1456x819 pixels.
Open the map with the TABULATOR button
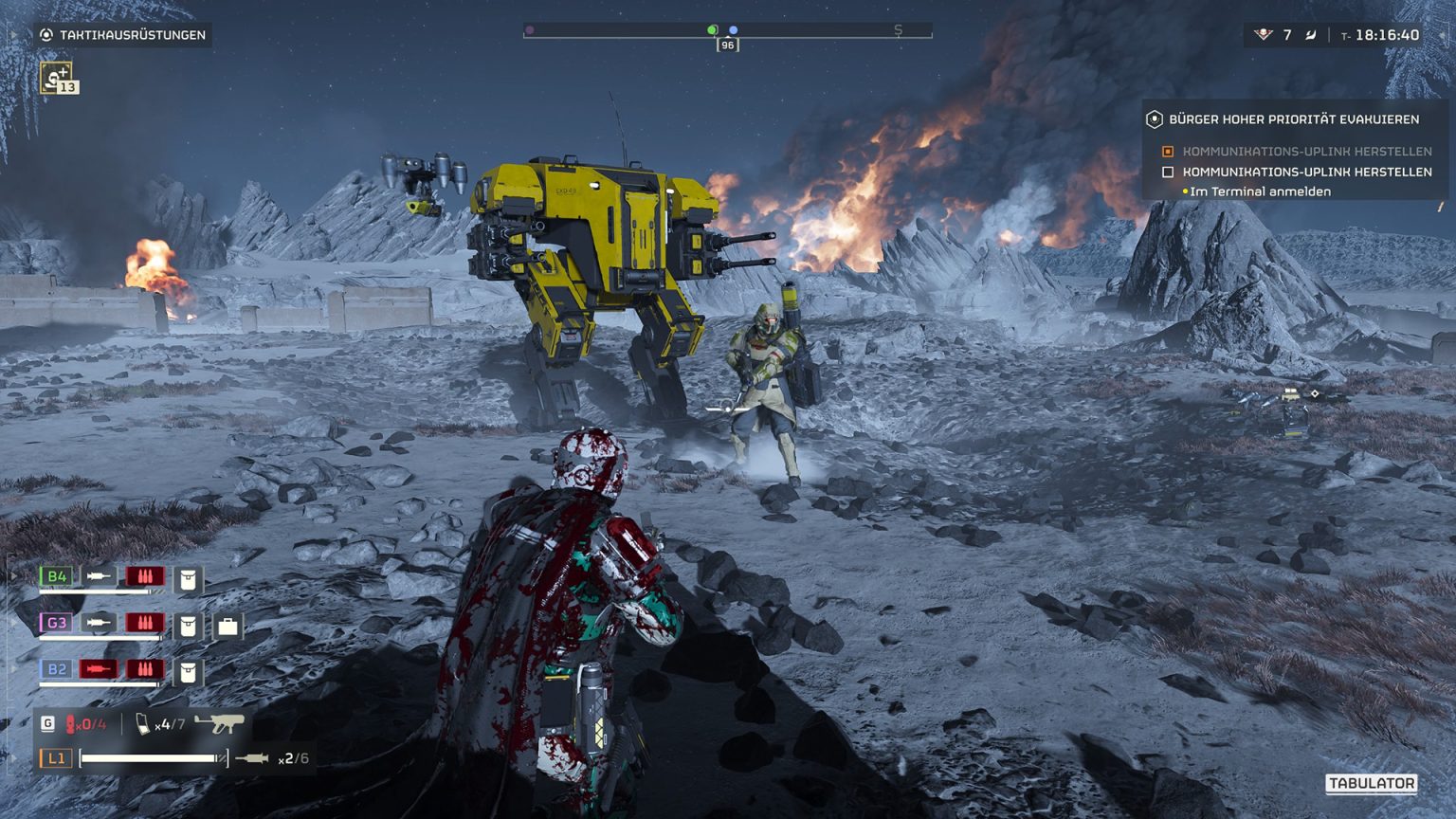tap(1372, 786)
